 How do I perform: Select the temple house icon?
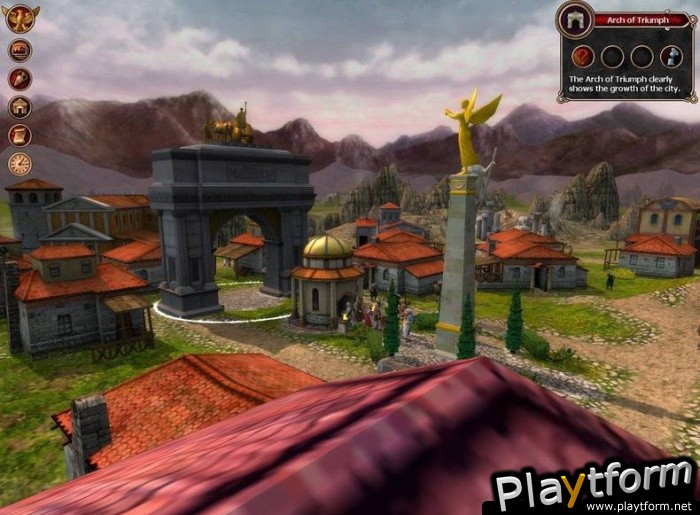pos(20,107)
